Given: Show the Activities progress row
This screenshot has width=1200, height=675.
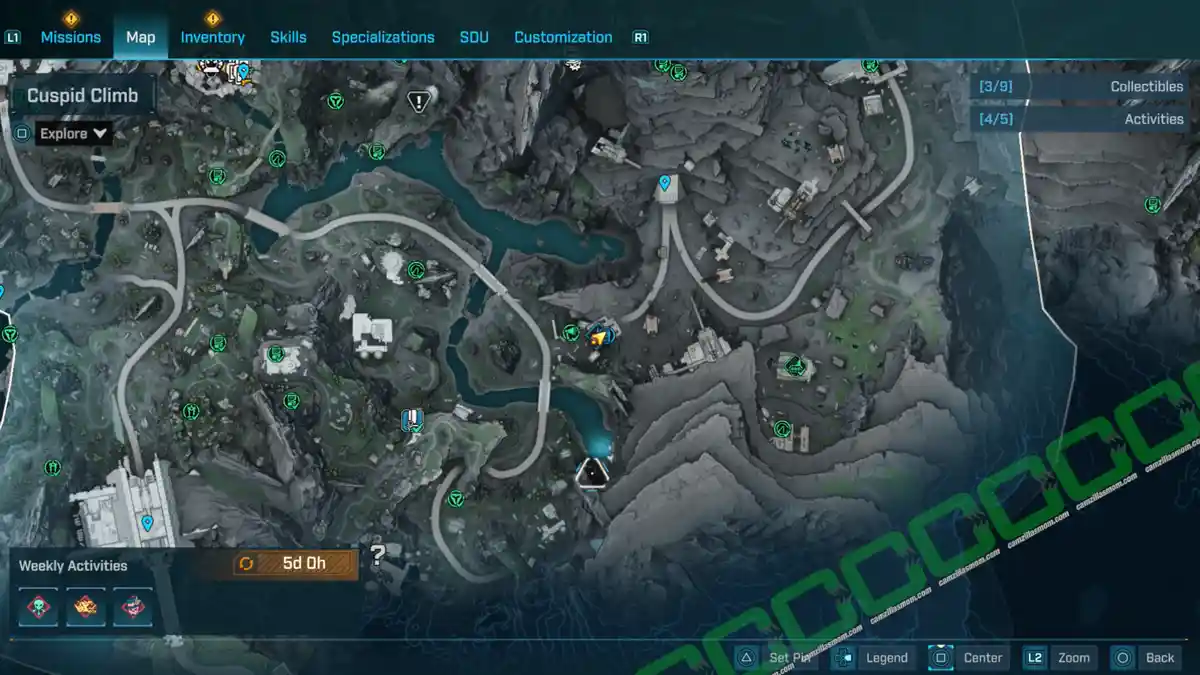Looking at the screenshot, I should (1084, 119).
